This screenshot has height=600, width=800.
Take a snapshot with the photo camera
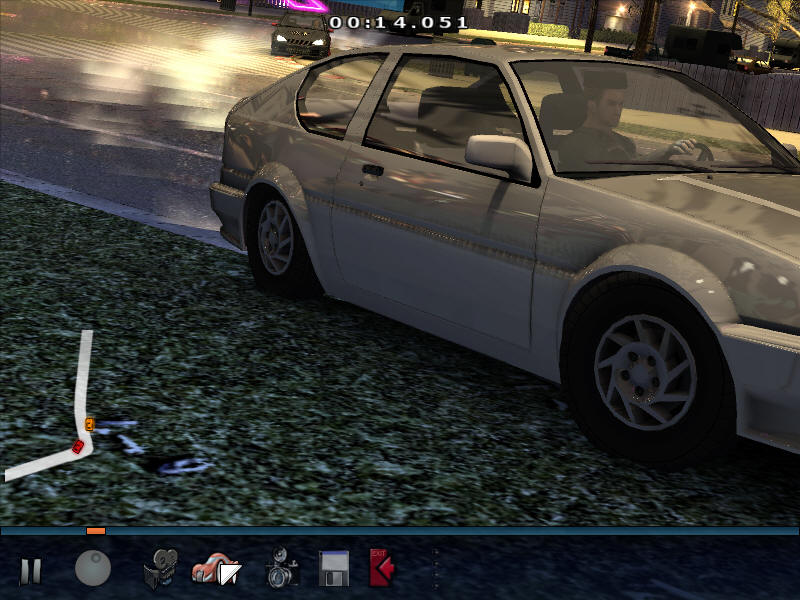click(x=281, y=570)
